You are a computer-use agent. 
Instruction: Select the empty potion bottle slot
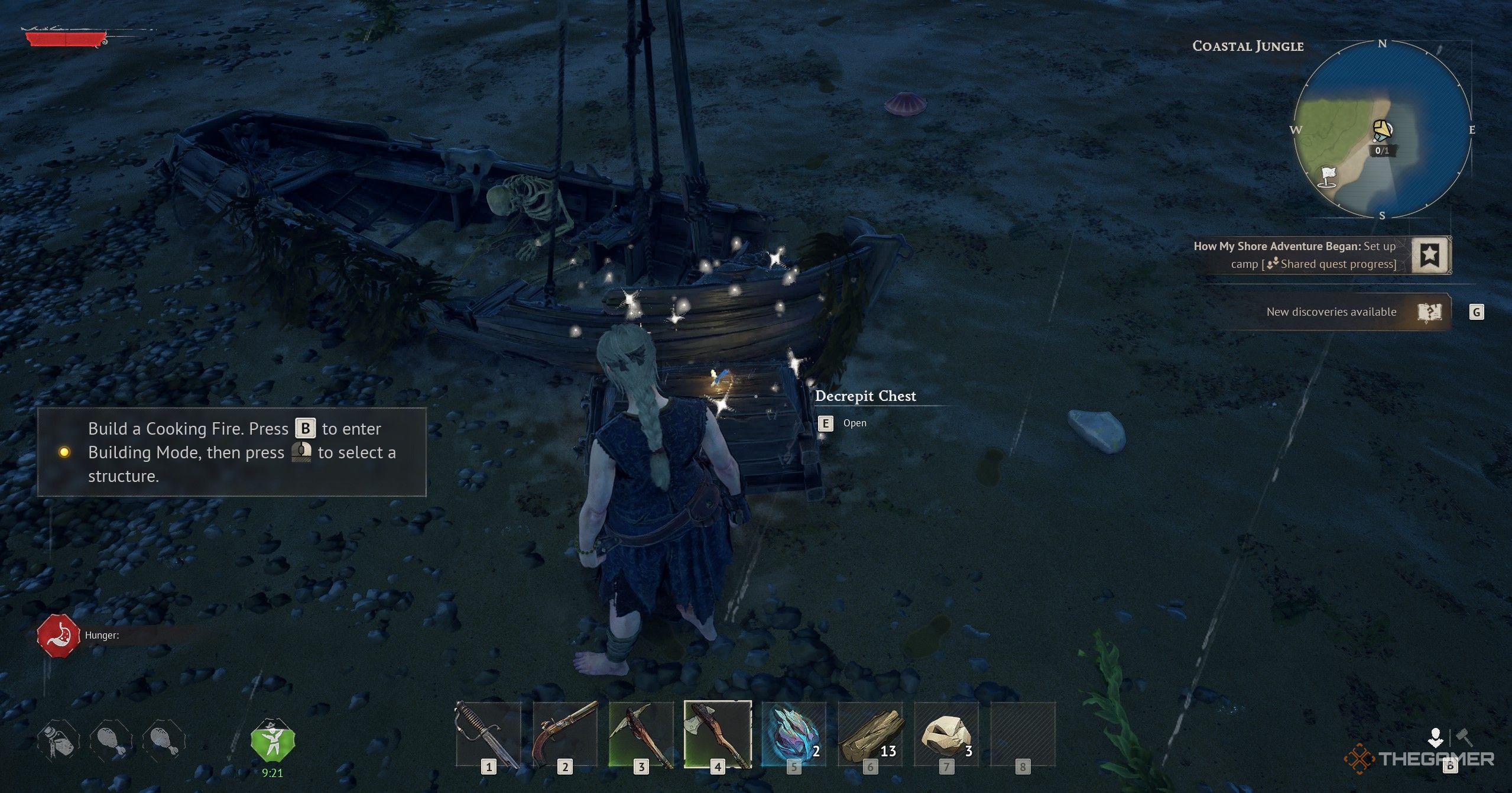point(59,741)
